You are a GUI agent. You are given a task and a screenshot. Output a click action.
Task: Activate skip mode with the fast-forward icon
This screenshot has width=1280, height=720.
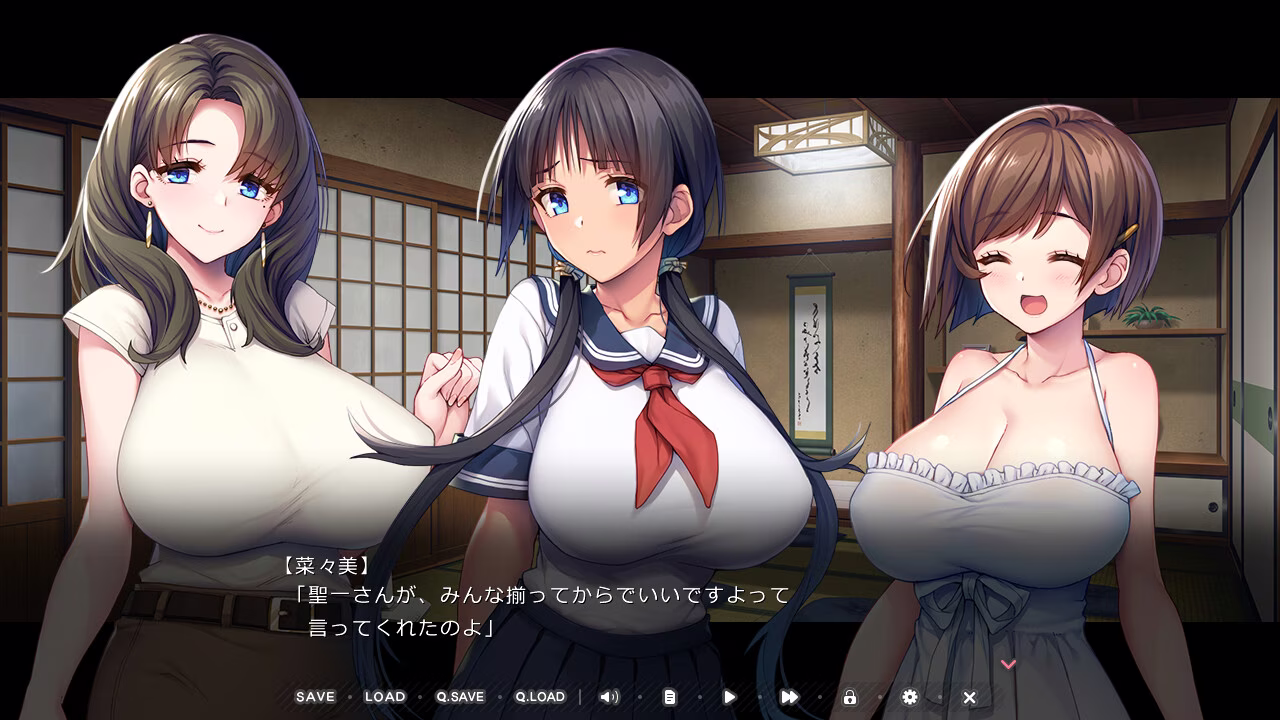coord(790,697)
